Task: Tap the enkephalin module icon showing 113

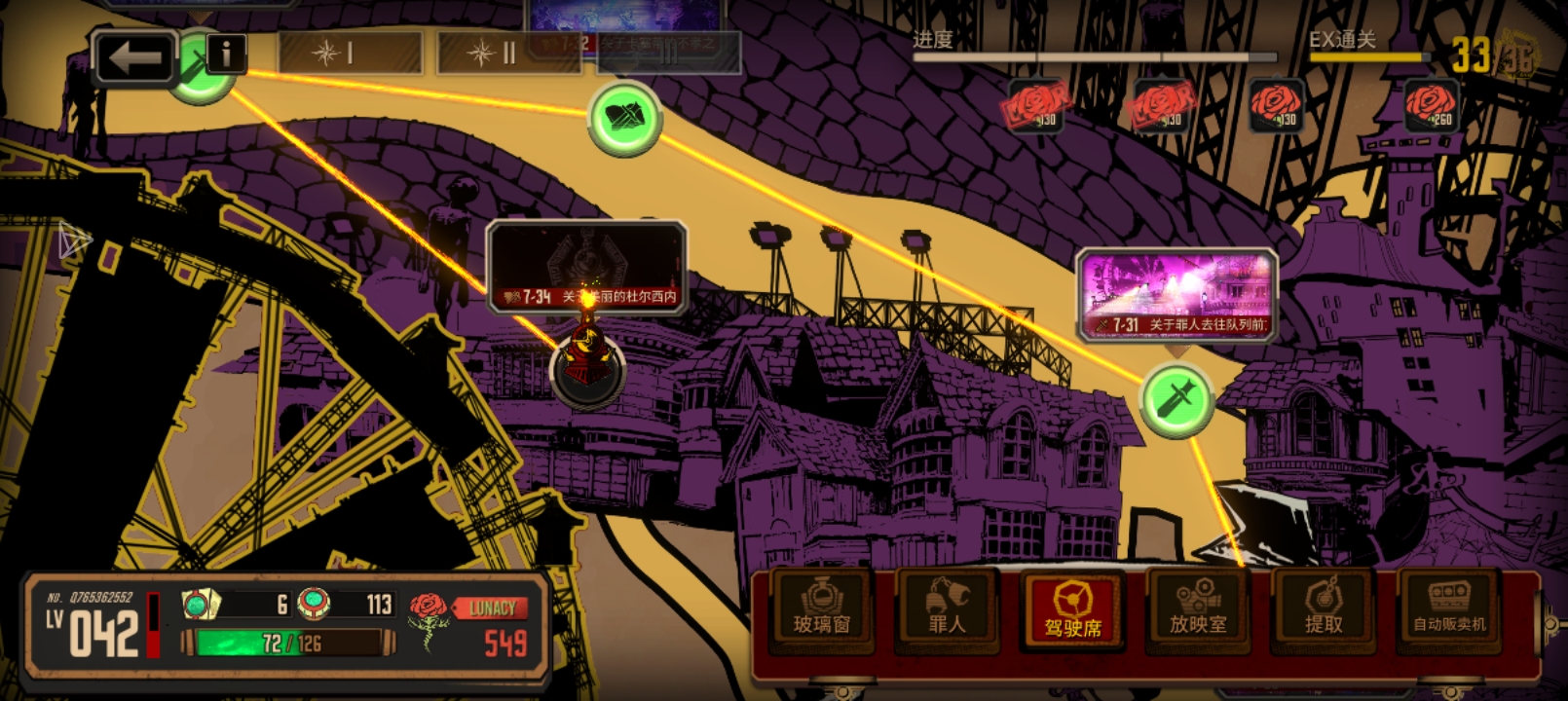Action: [314, 604]
